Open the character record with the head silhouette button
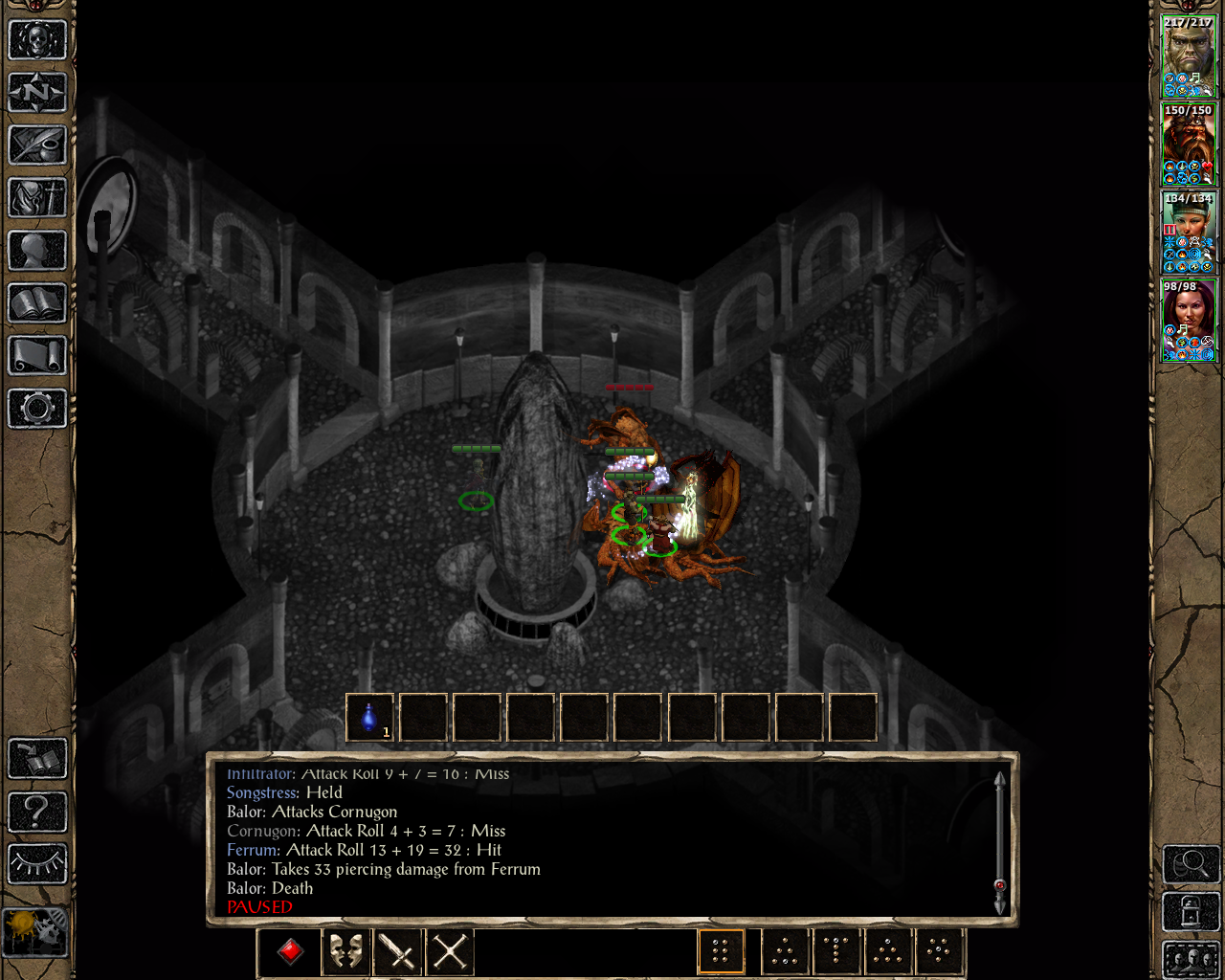1225x980 pixels. click(x=37, y=251)
